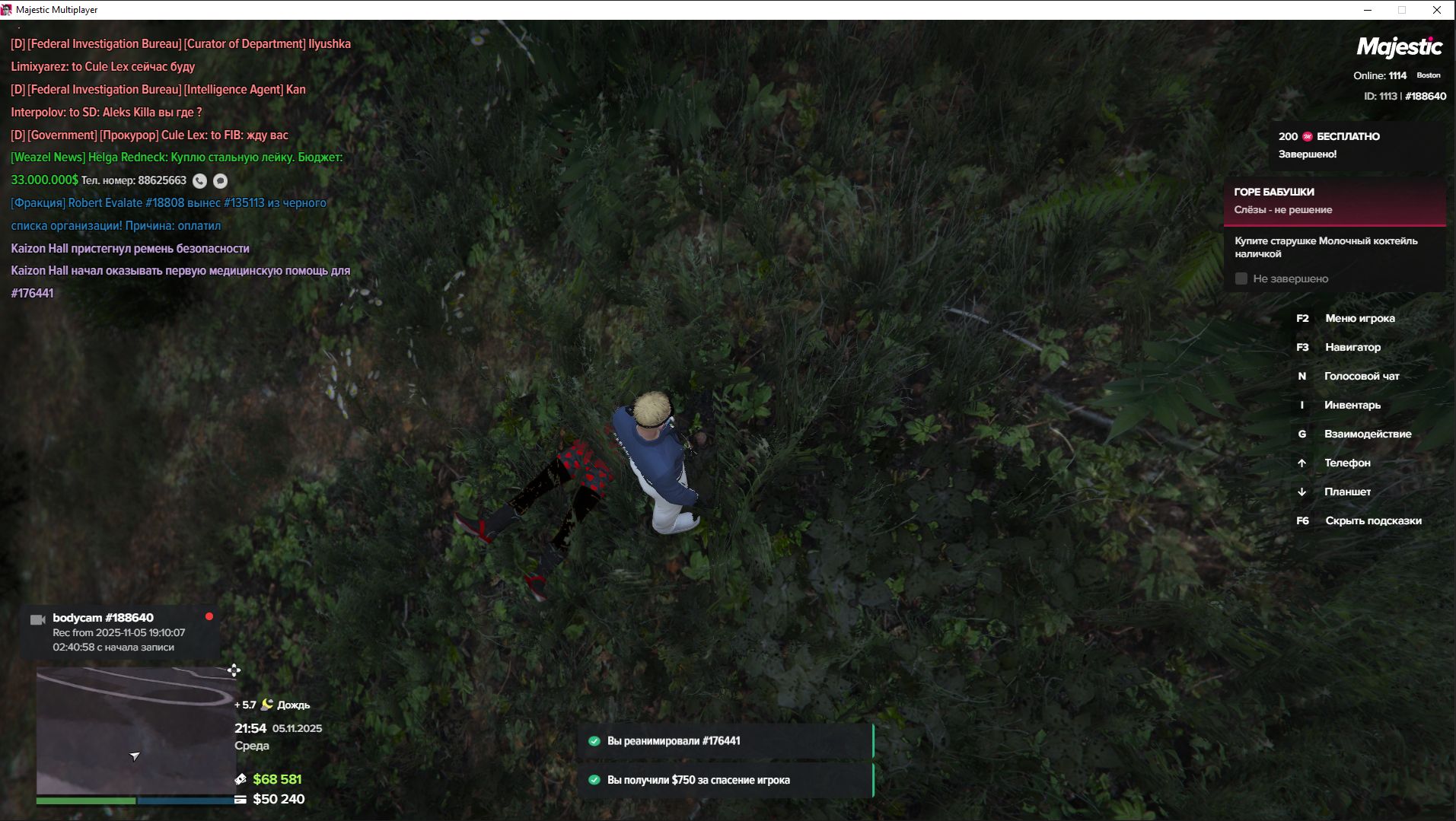Image resolution: width=1456 pixels, height=821 pixels.
Task: Click the move-arrows icon above the minimap
Action: pyautogui.click(x=234, y=670)
